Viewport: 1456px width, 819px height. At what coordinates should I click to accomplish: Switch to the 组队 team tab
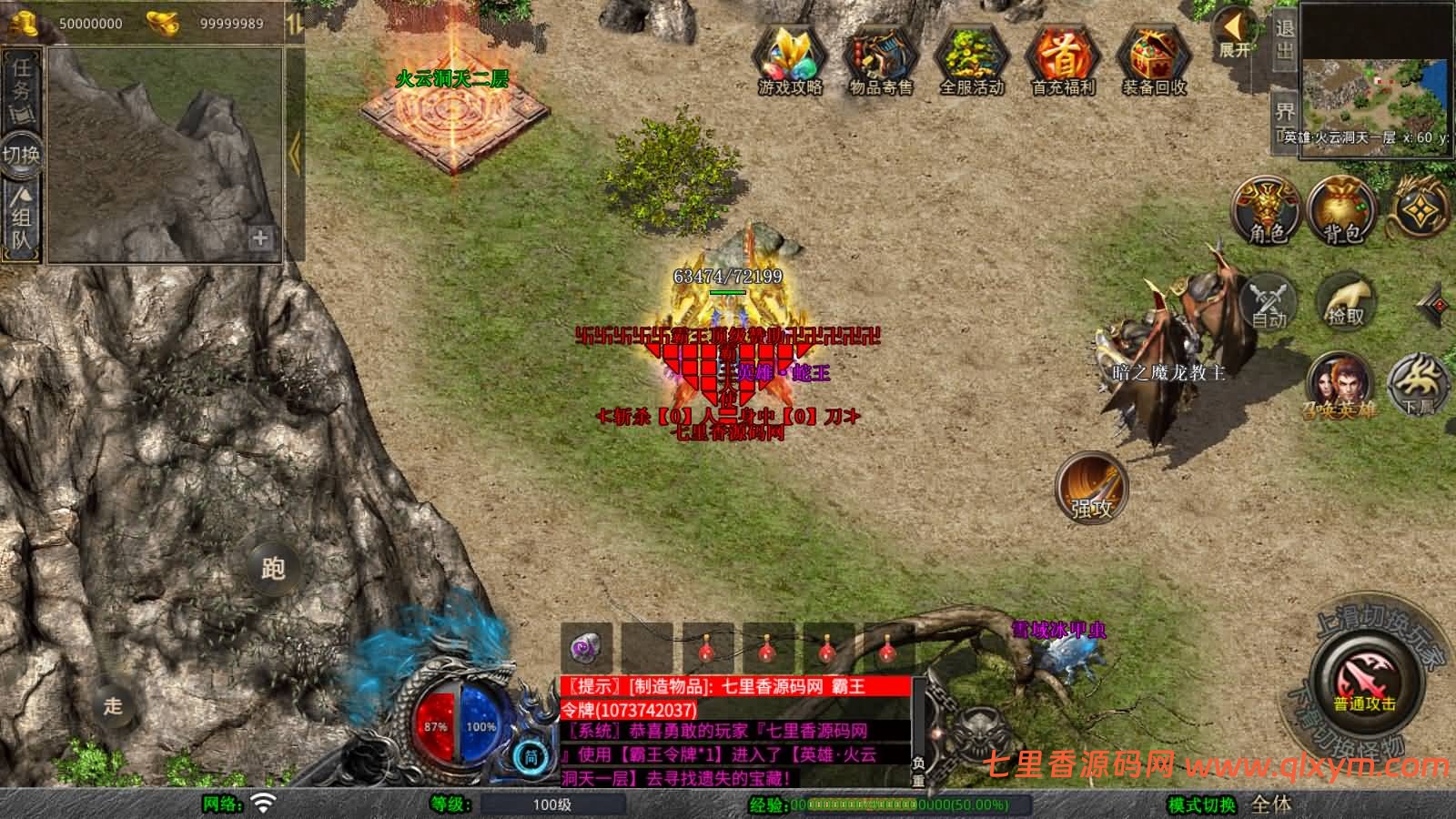(22, 217)
